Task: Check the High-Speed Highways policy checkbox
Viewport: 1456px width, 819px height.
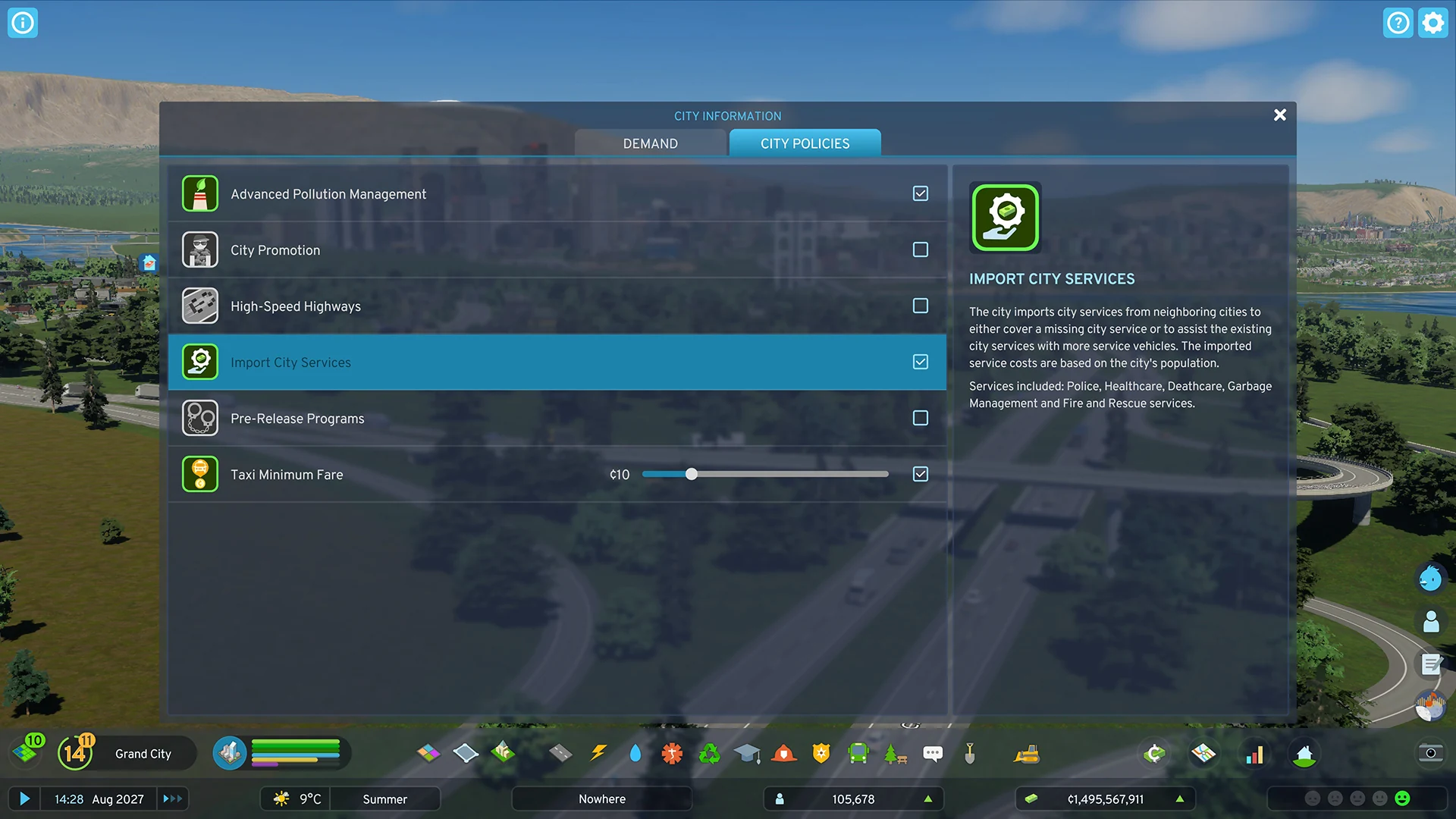Action: click(x=920, y=306)
